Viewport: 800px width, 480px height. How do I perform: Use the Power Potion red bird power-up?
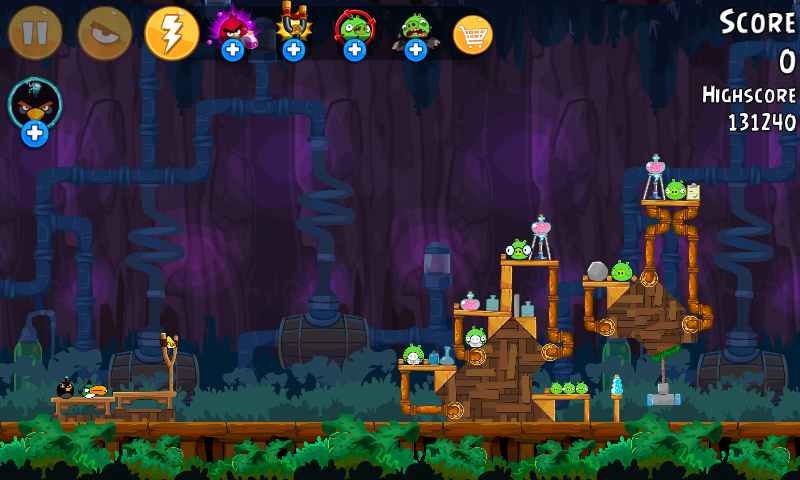232,30
